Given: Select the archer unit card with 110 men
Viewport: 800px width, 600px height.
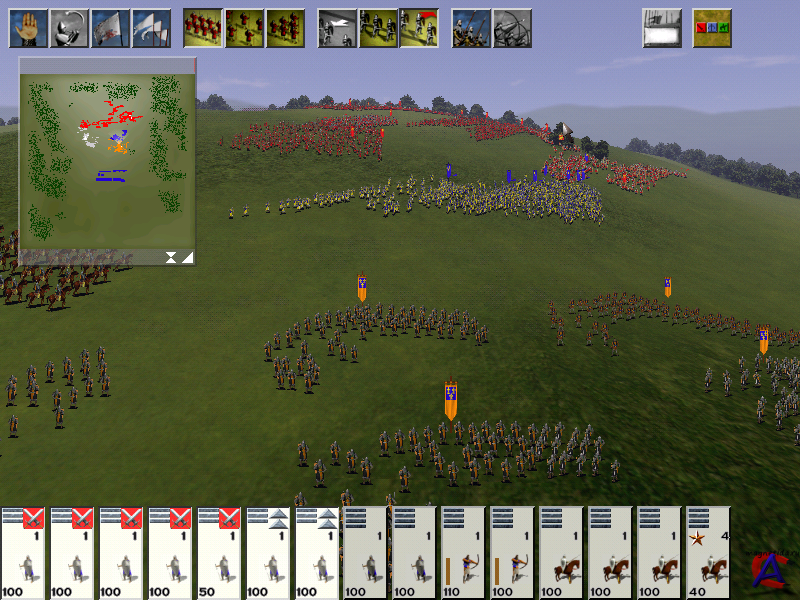Looking at the screenshot, I should [464, 552].
